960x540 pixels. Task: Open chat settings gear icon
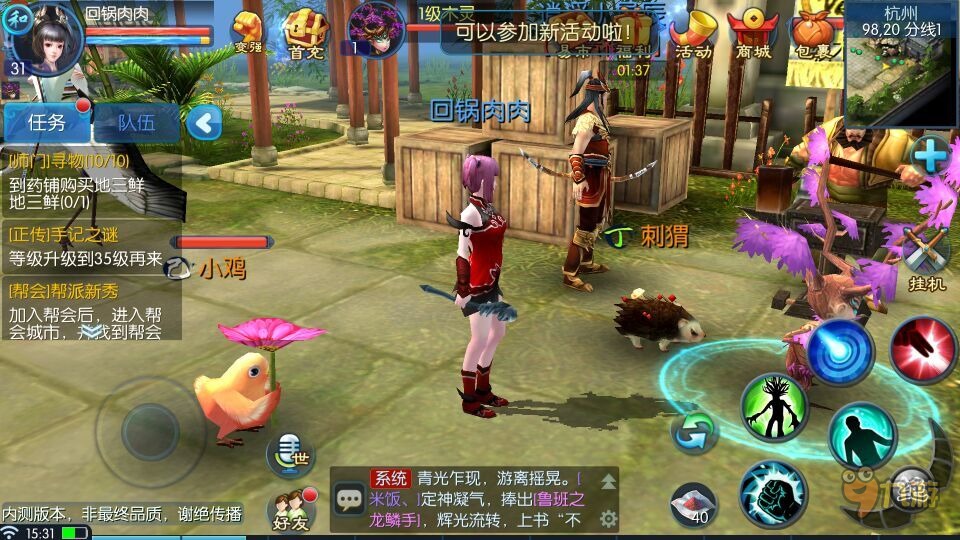point(608,518)
